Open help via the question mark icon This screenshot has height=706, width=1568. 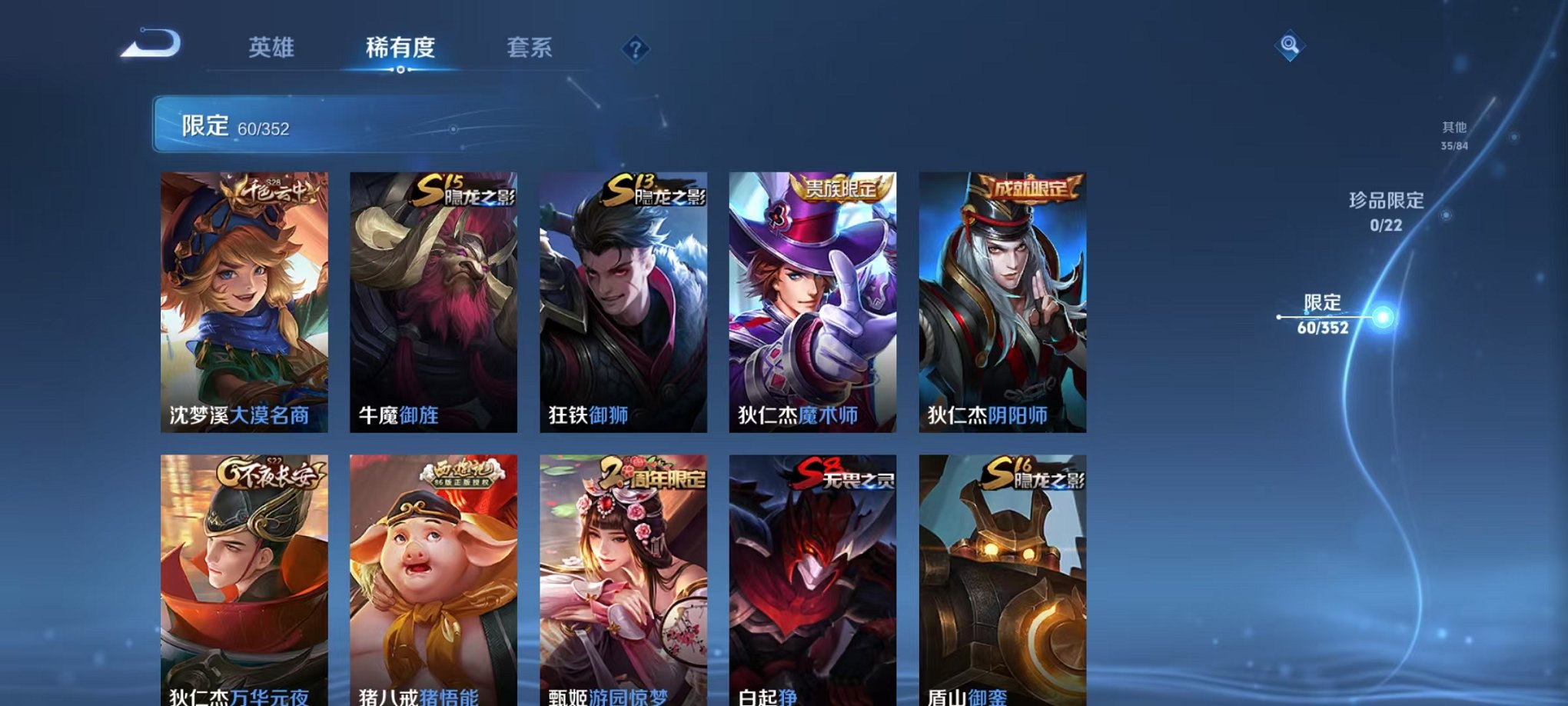635,49
